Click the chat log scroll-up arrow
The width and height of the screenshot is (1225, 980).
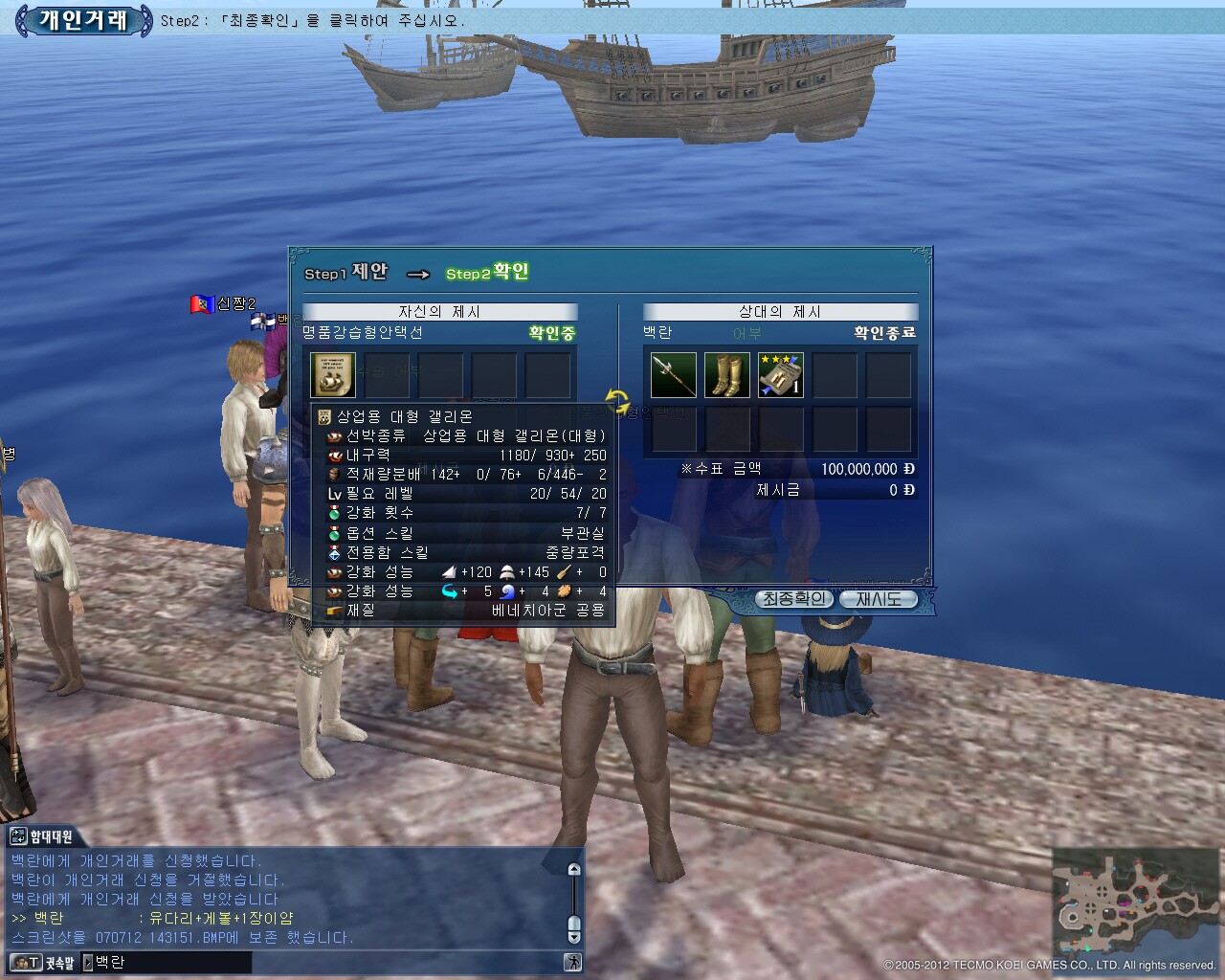tap(574, 870)
